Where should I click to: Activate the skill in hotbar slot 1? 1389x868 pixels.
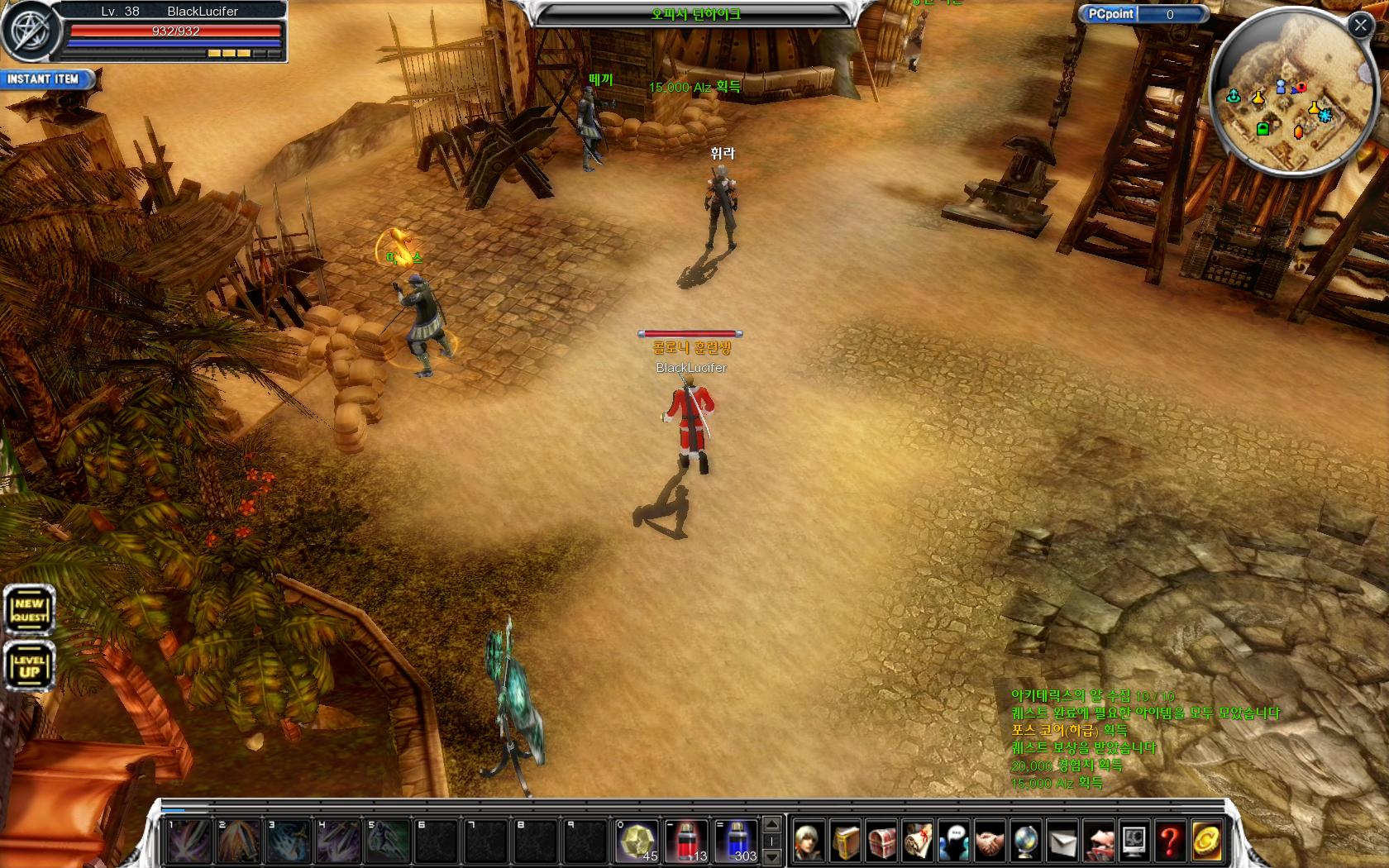(x=189, y=841)
